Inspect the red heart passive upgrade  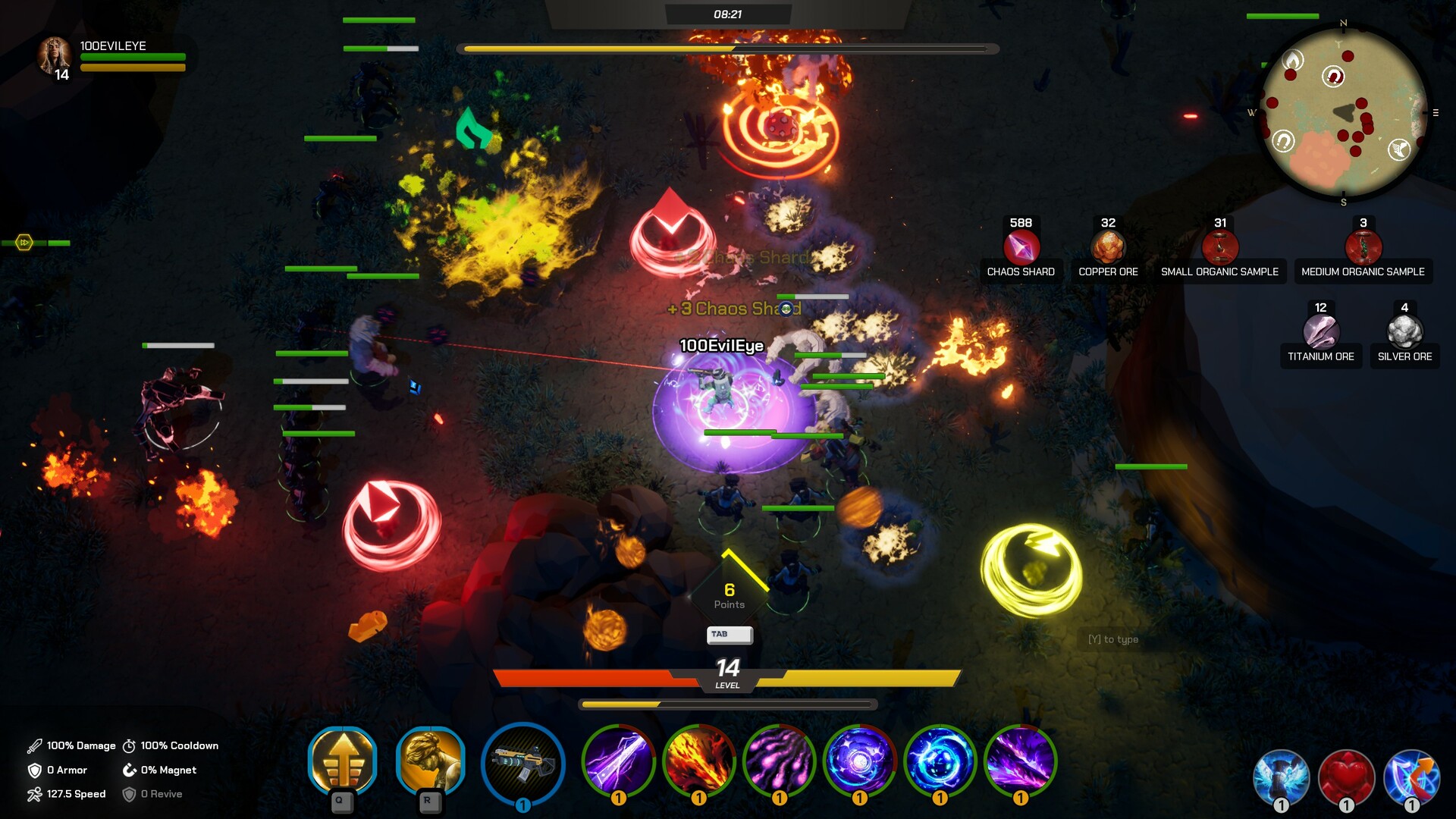pos(1346,778)
